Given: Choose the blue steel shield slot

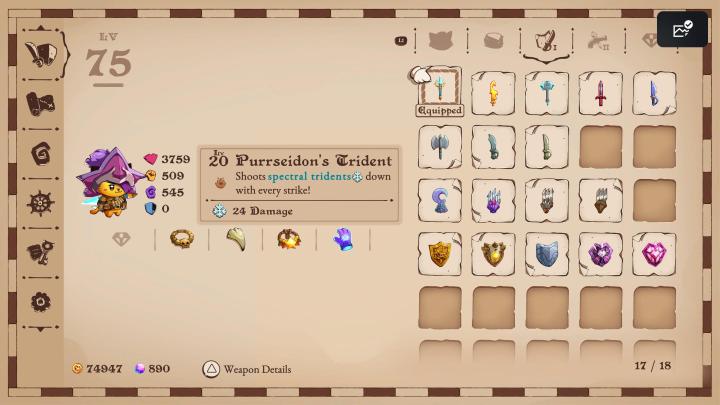Looking at the screenshot, I should click(547, 254).
